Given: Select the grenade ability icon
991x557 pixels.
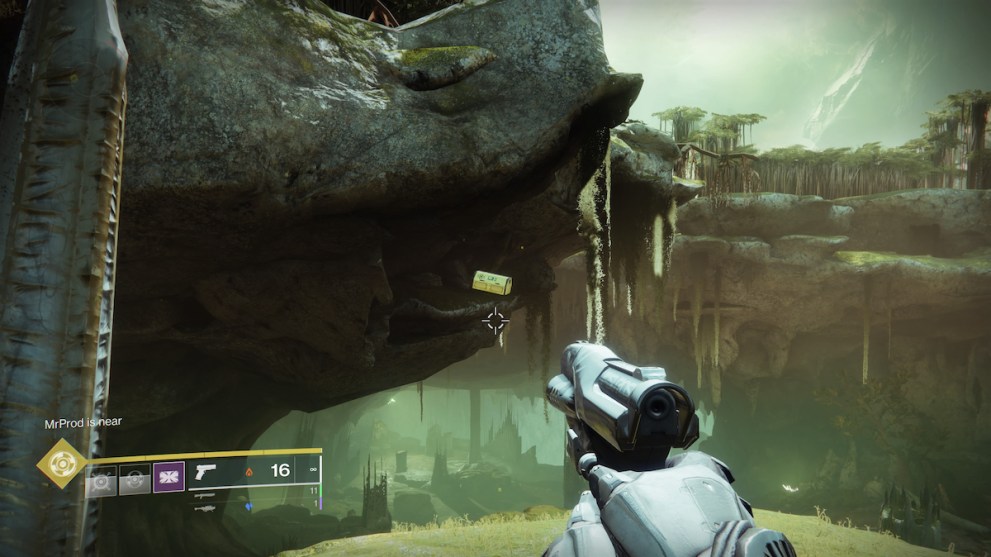Looking at the screenshot, I should [101, 479].
